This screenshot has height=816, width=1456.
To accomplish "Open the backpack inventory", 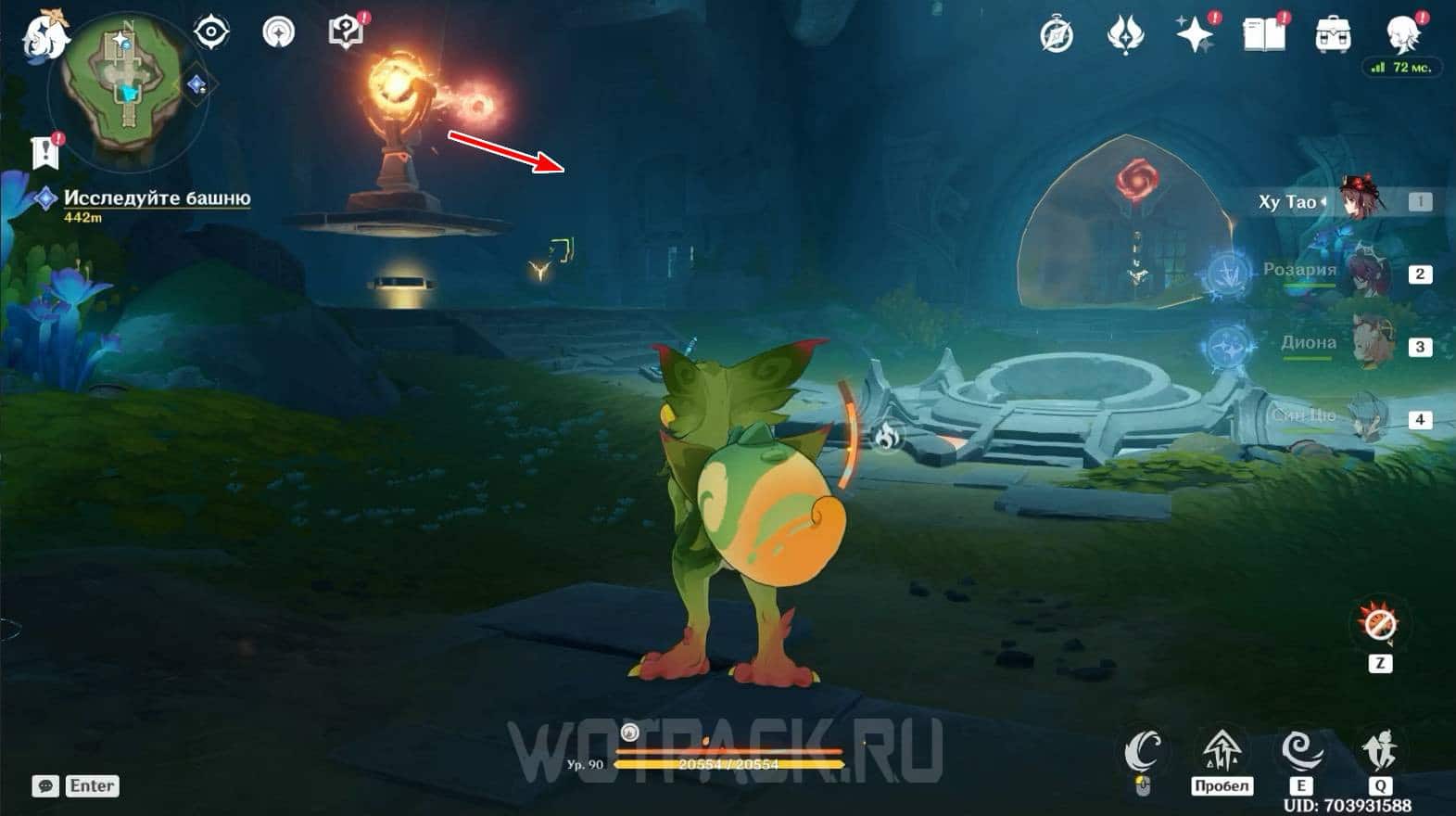I will (x=1333, y=35).
